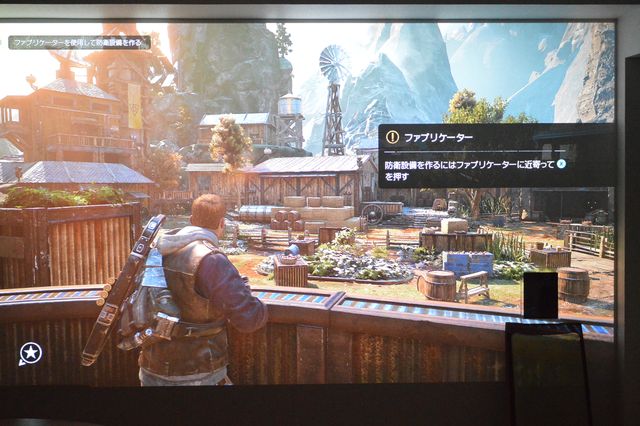Open the ファブリケーター tutorial hint panel
This screenshot has height=426, width=640.
(496, 156)
